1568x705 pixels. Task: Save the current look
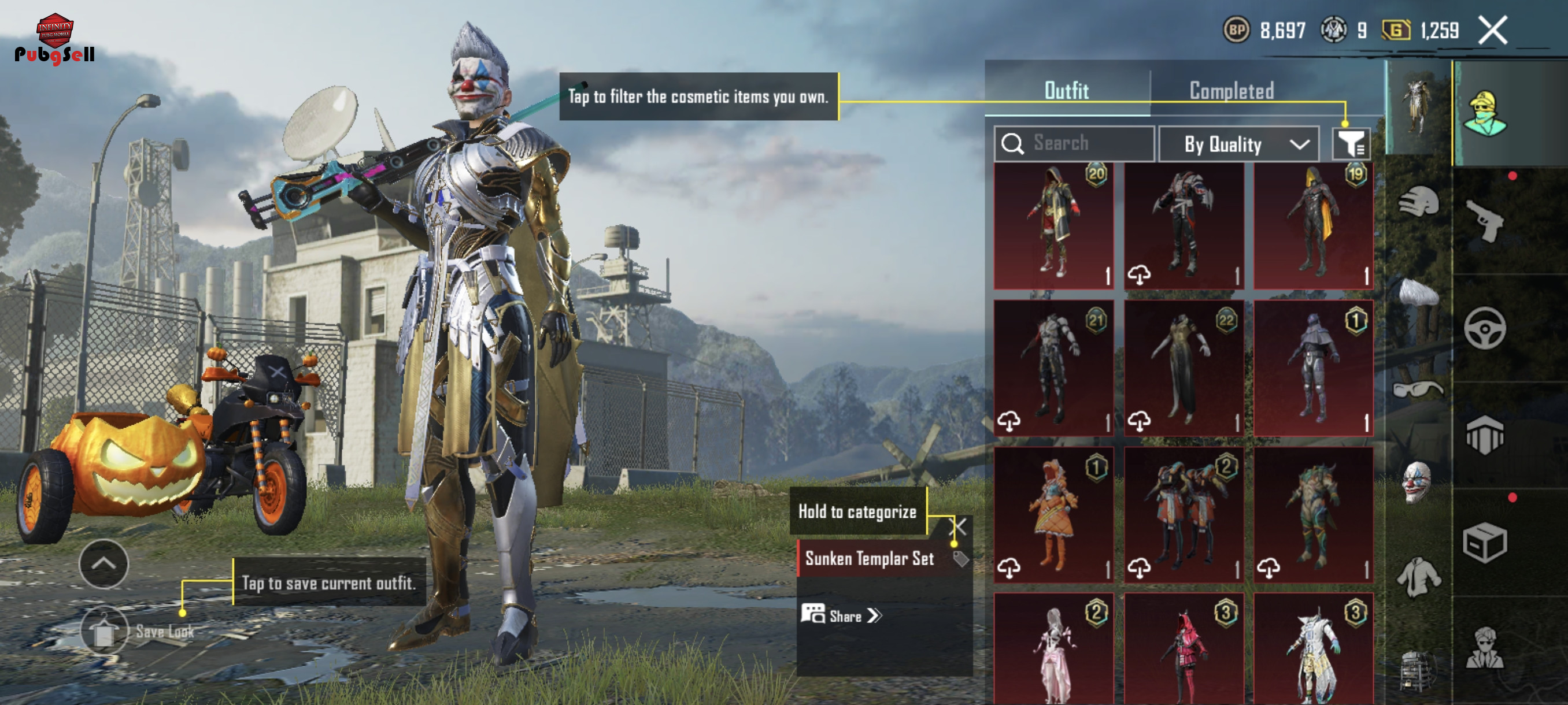(104, 631)
